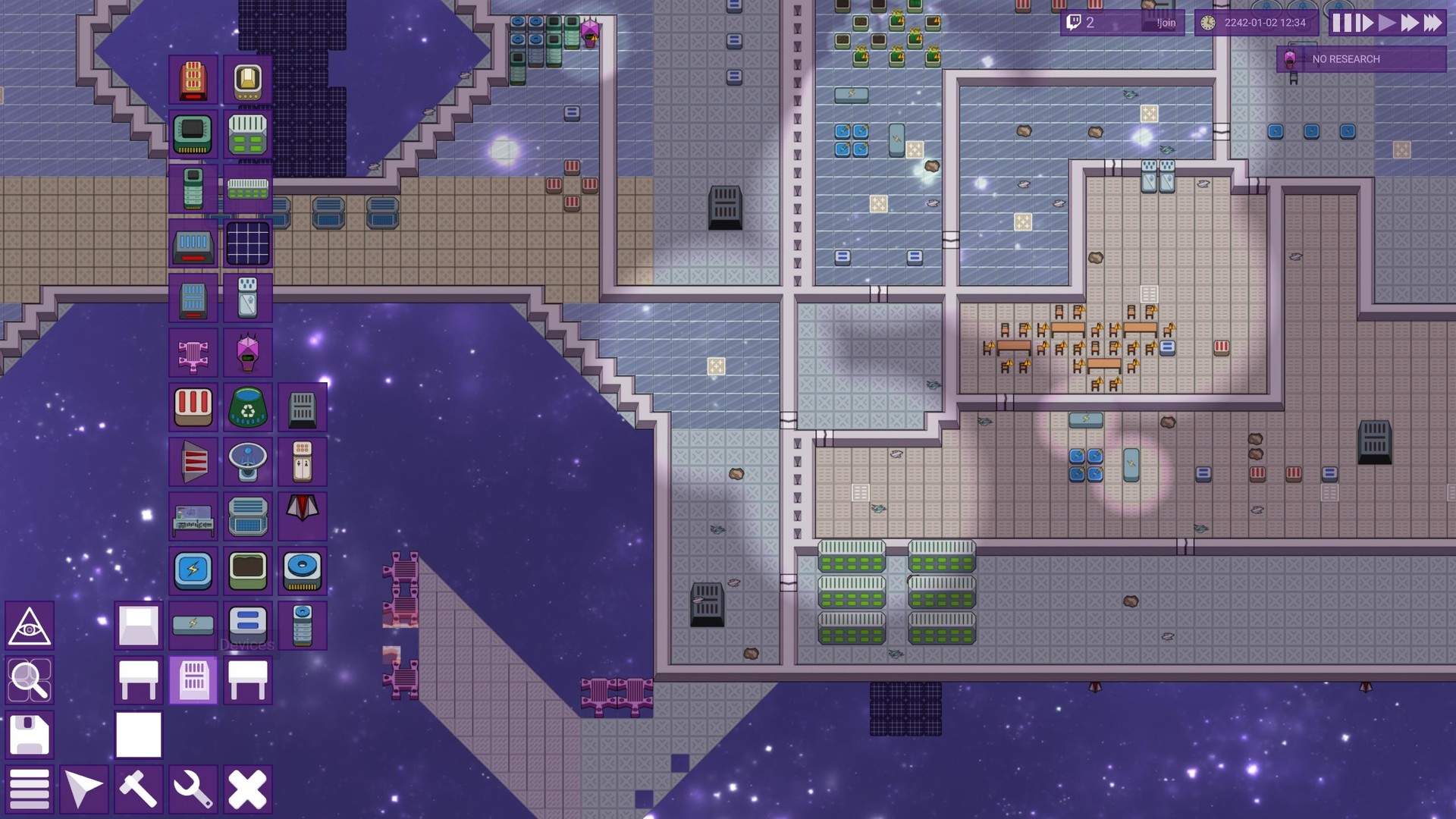
Task: Select the wrench repair tool
Action: 193,789
